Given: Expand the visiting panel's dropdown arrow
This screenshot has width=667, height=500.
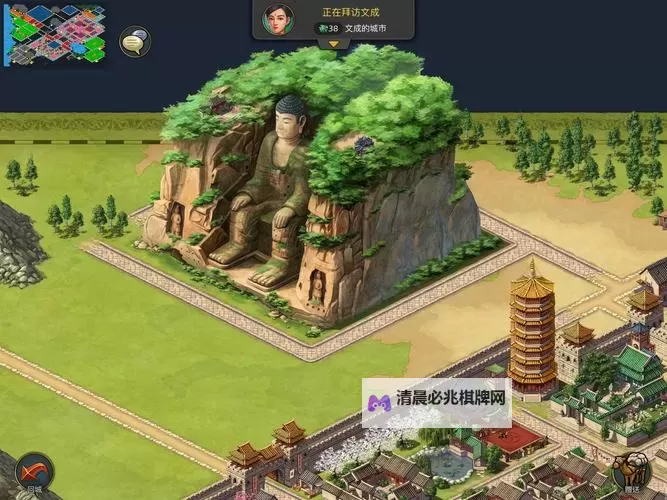Looking at the screenshot, I should point(333,43).
